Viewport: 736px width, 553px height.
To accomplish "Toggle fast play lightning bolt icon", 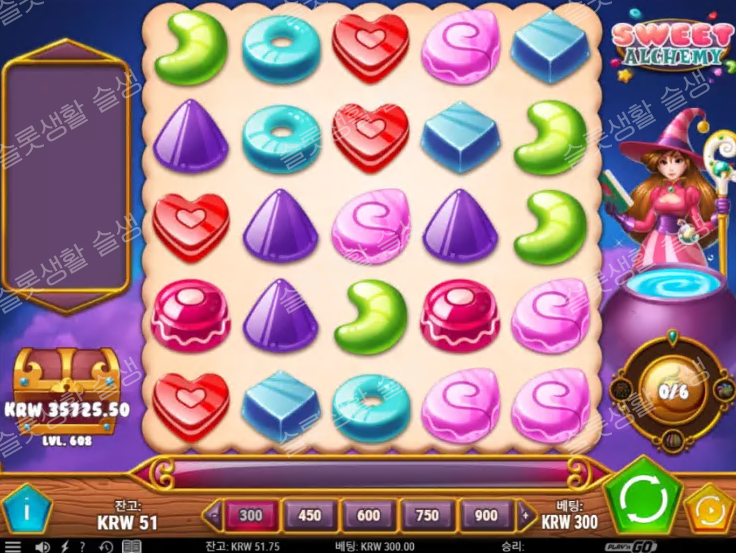I will (65, 547).
